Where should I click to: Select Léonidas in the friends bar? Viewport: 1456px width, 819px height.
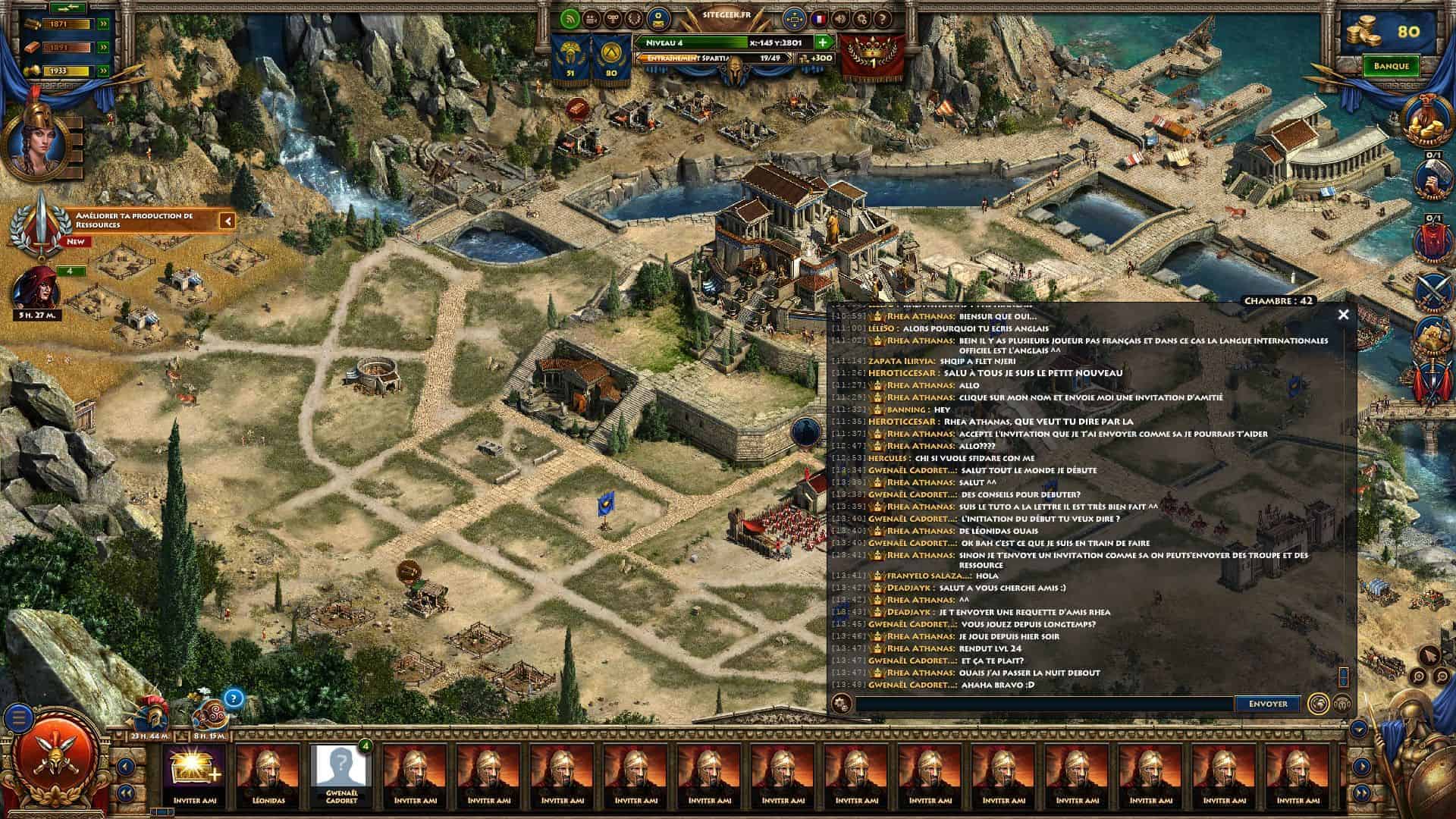(266, 774)
